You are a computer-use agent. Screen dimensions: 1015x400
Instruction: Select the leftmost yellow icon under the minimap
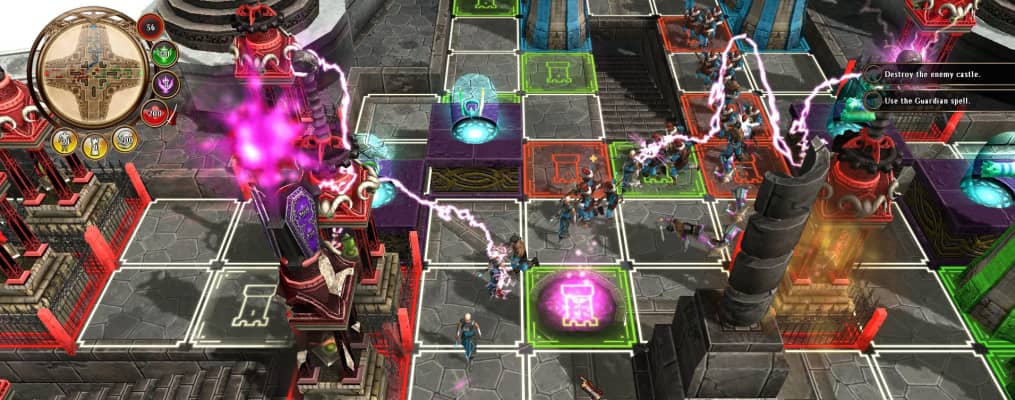(63, 140)
